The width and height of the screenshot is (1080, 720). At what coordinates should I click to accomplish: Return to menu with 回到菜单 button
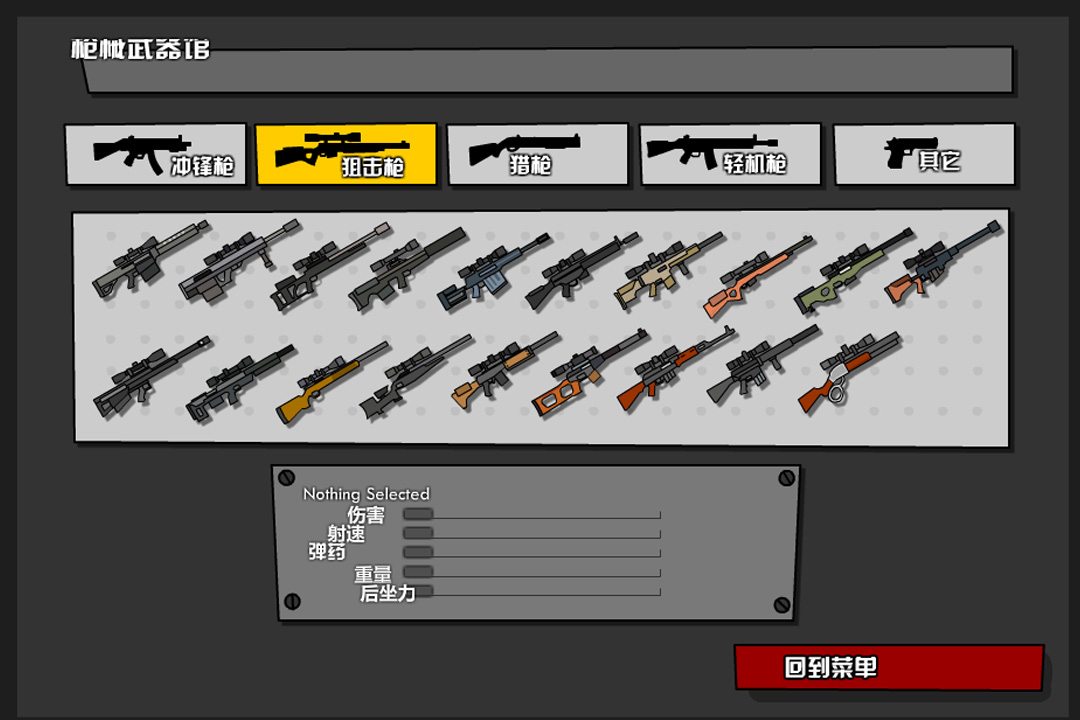pyautogui.click(x=888, y=668)
